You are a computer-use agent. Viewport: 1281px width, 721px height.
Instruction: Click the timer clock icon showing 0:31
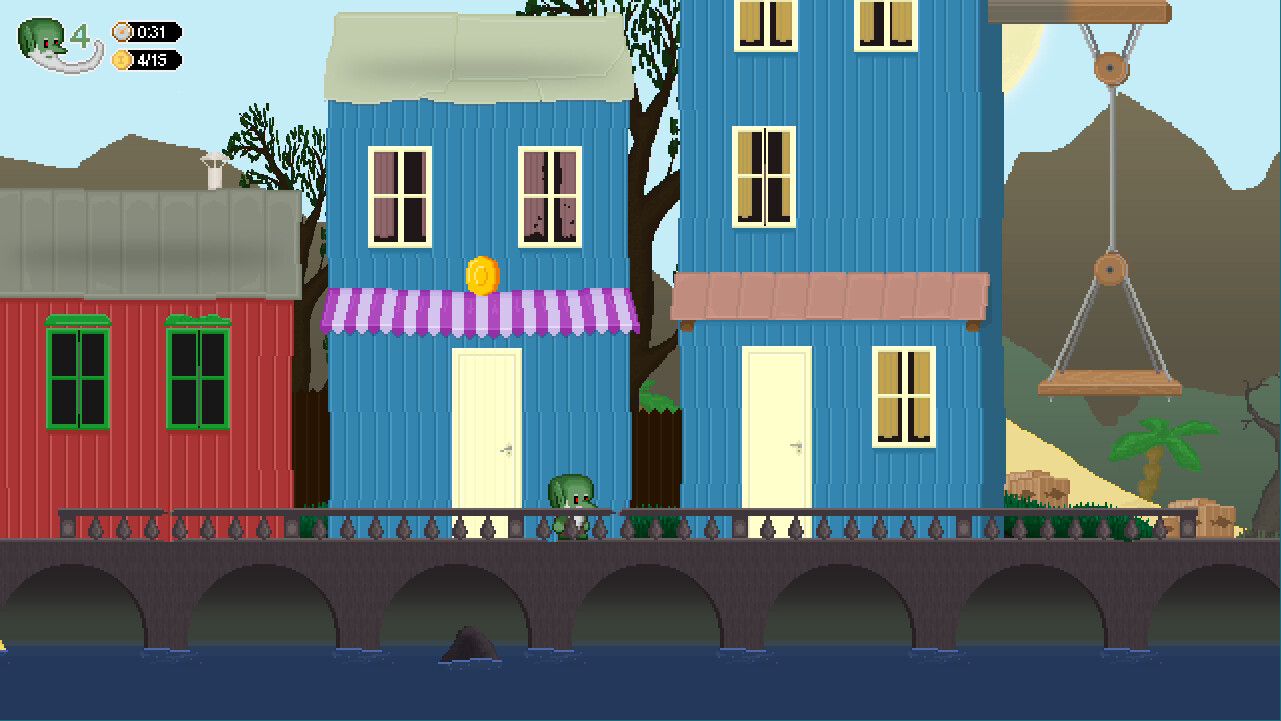(120, 30)
